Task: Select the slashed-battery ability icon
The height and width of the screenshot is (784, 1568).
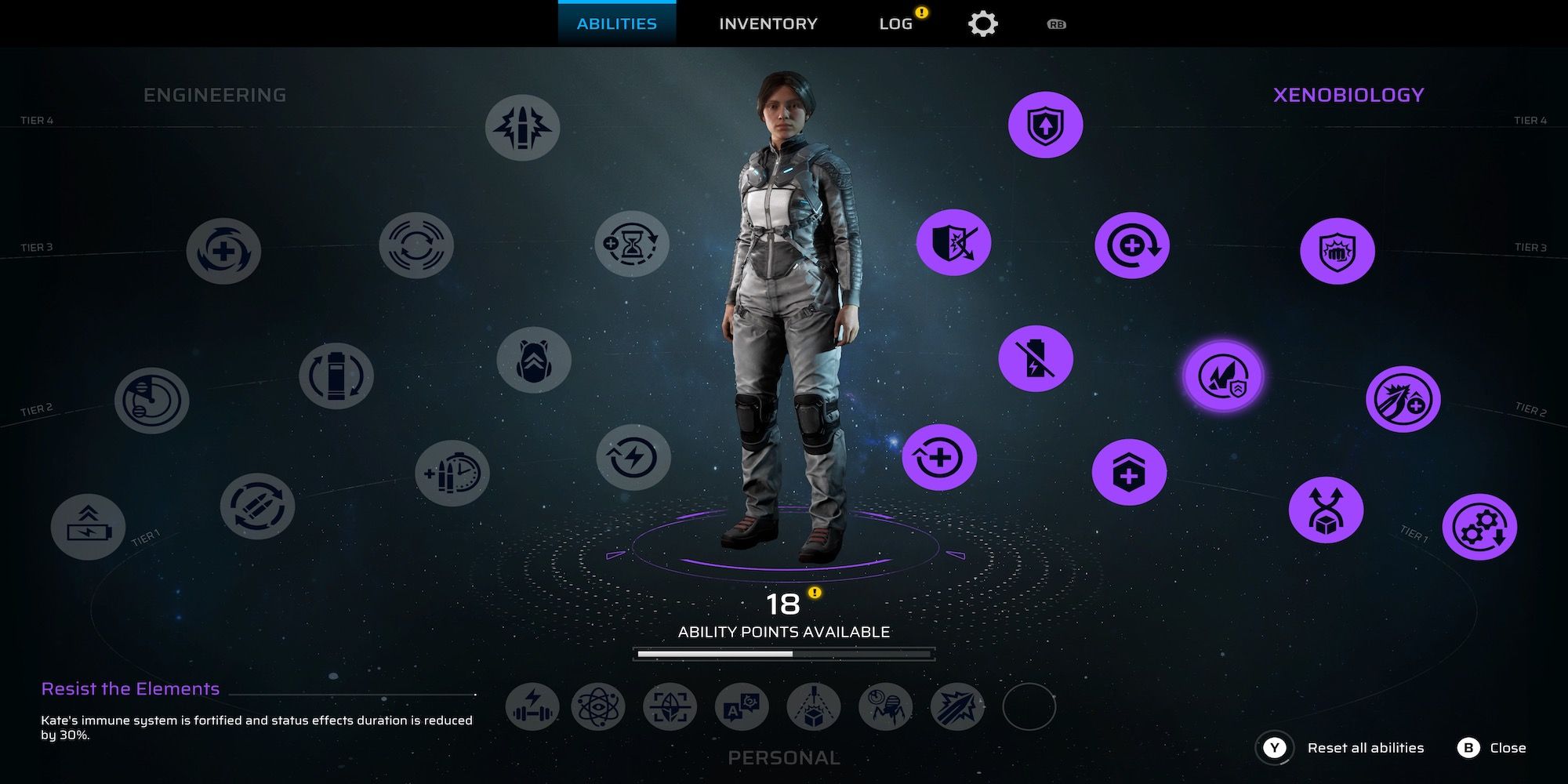Action: click(x=1036, y=357)
